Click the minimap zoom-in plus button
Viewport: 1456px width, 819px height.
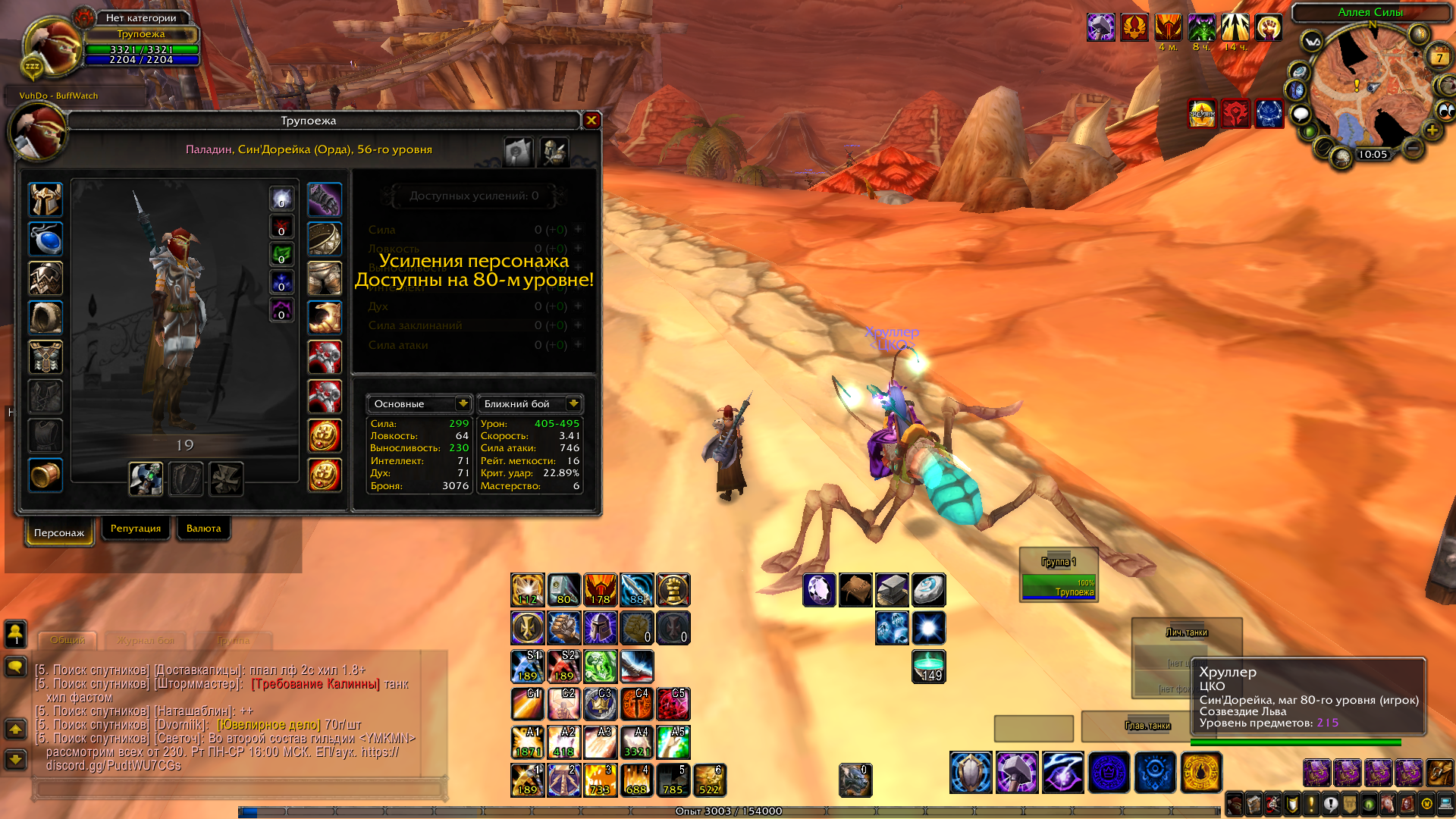[x=1432, y=131]
